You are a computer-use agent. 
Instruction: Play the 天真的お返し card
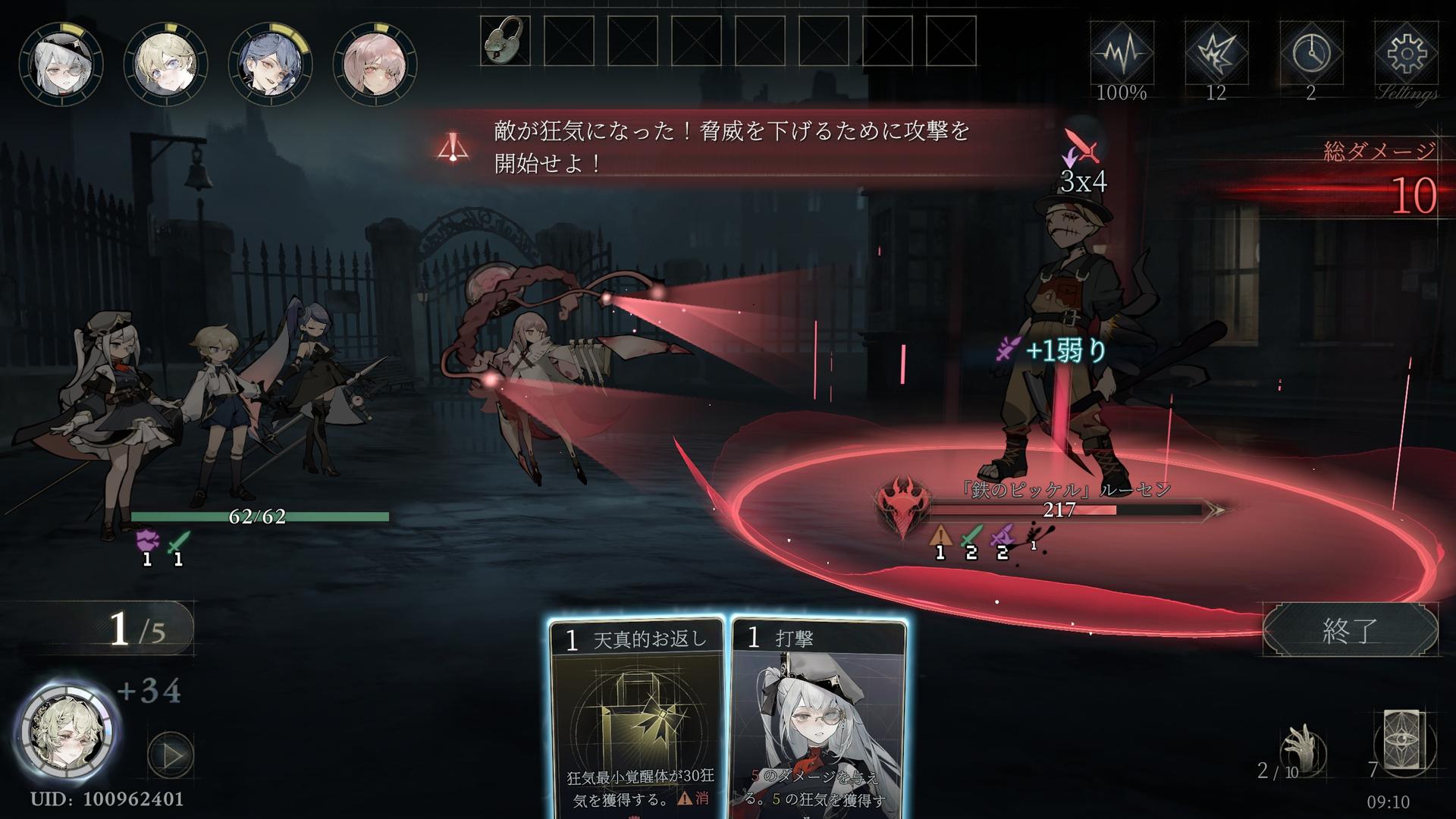tap(635, 720)
